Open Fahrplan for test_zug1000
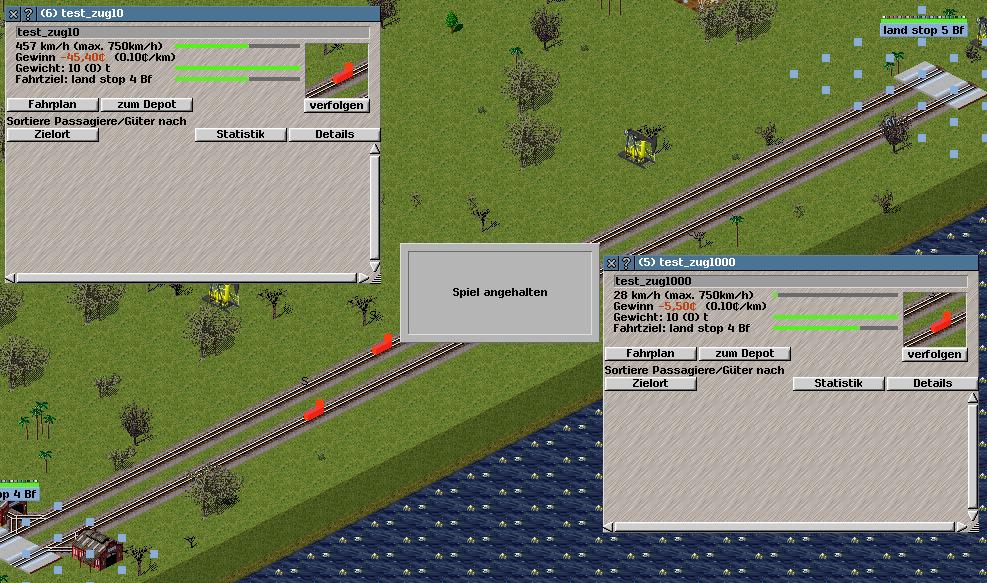 click(x=650, y=354)
